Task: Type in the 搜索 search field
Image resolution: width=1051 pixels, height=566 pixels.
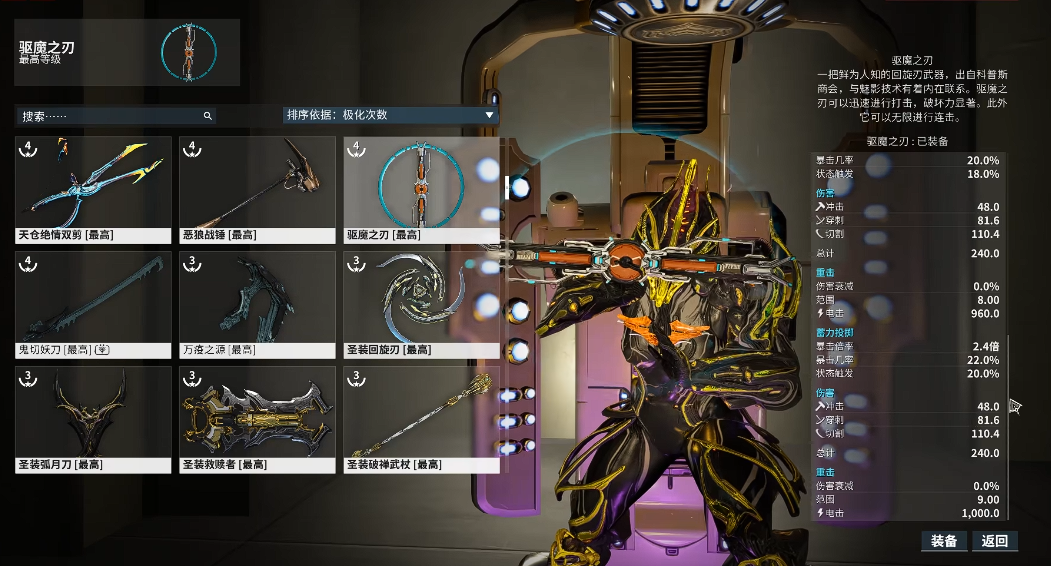Action: pyautogui.click(x=110, y=116)
